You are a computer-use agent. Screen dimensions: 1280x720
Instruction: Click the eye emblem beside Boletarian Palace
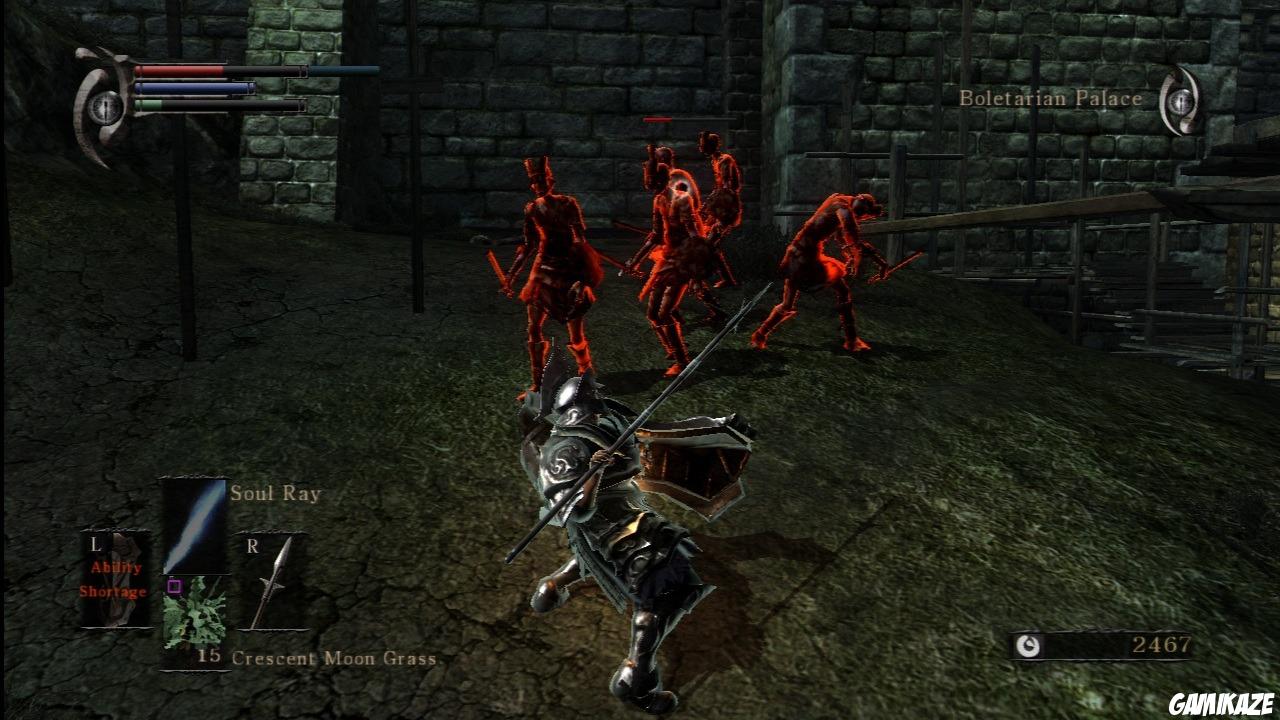1180,100
